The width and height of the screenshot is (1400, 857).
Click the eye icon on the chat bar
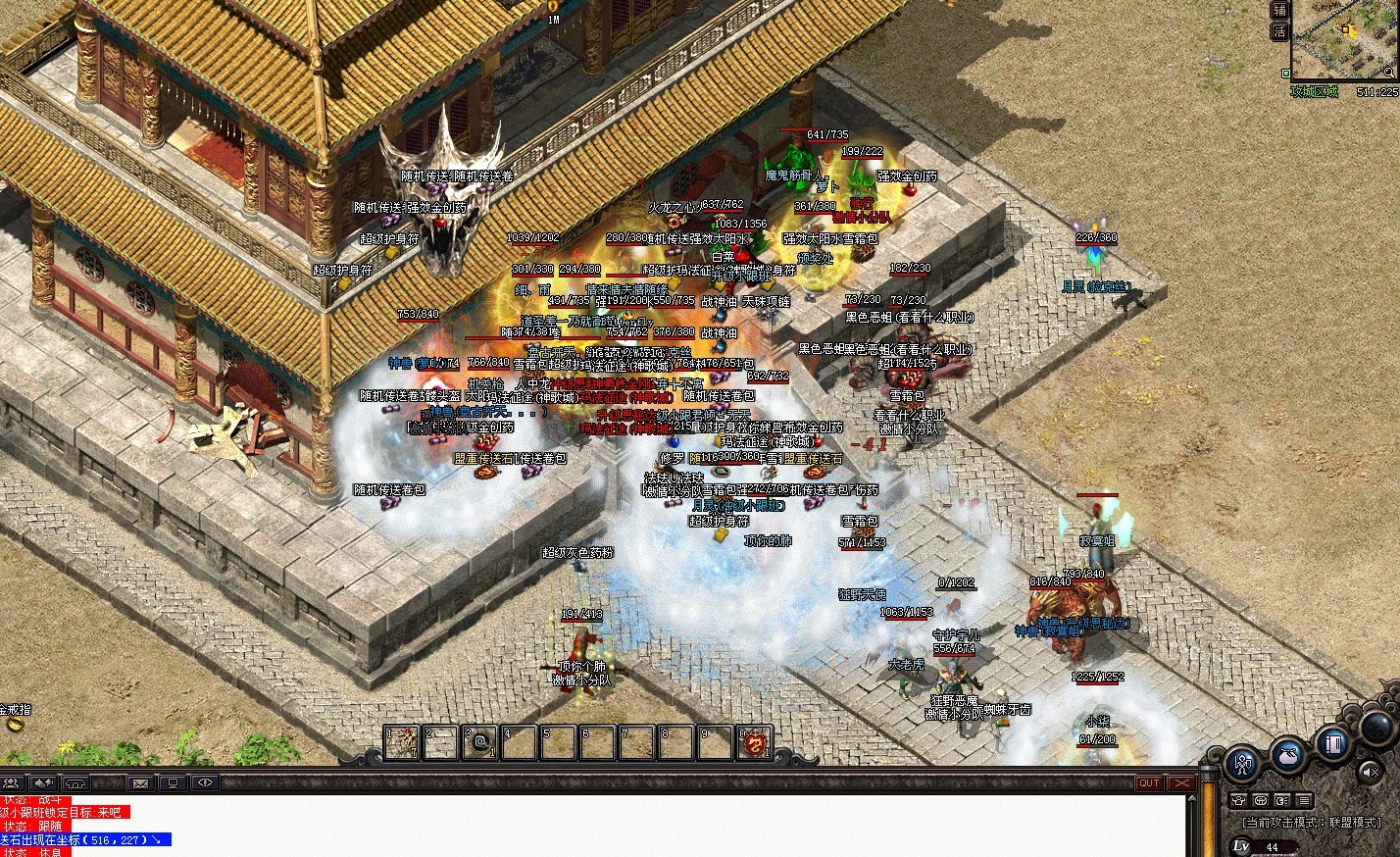pyautogui.click(x=204, y=782)
